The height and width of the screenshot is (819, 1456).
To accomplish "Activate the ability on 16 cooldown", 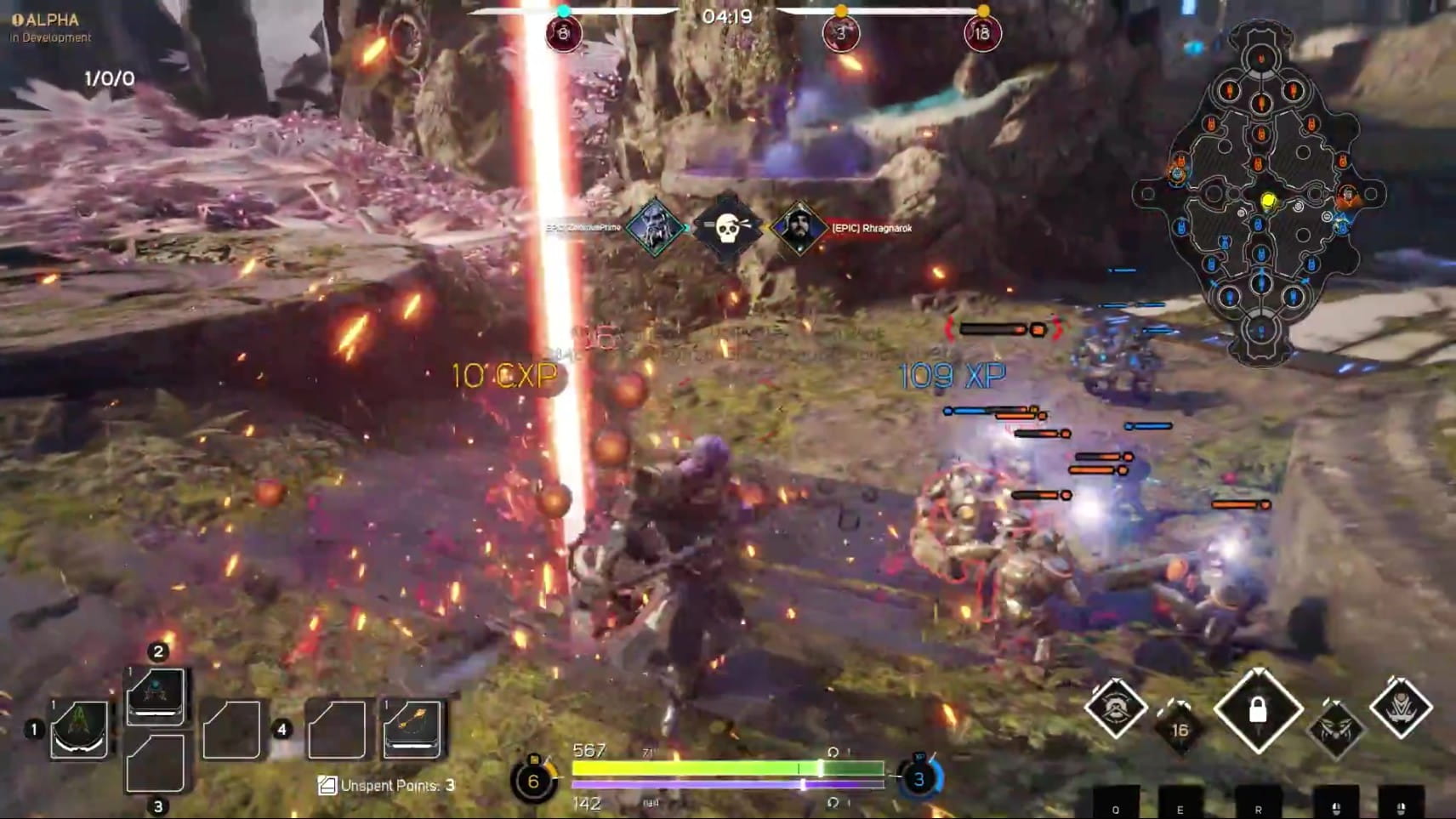I will point(1180,730).
